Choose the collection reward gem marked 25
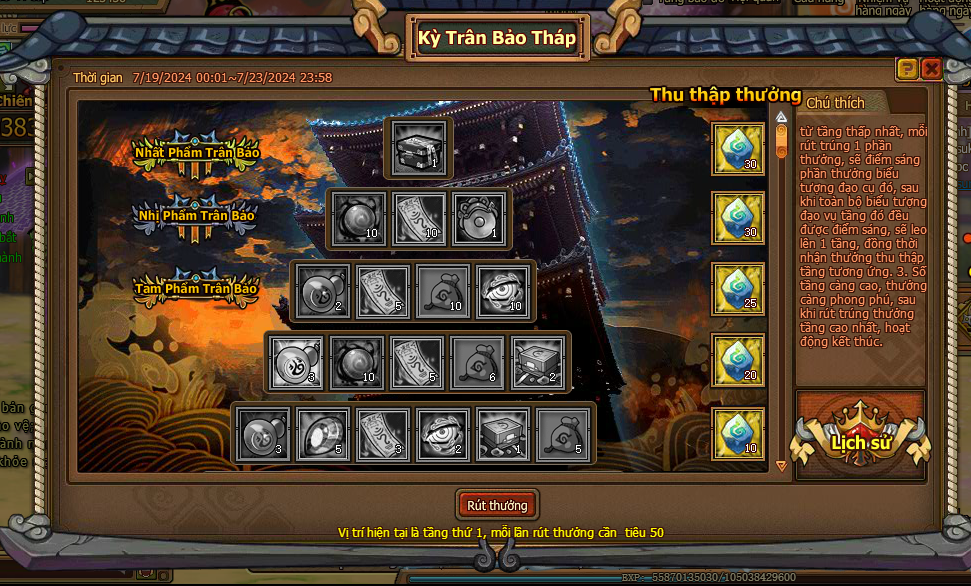This screenshot has height=586, width=971. pos(738,290)
